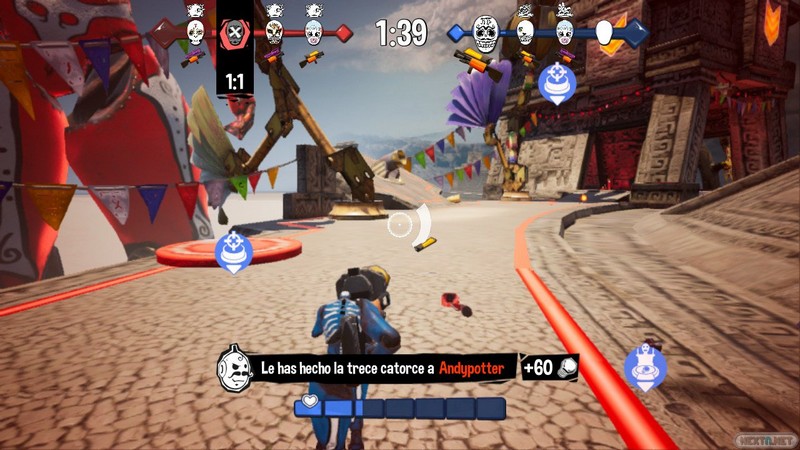
Task: Click the large blue team skull portrait
Action: pyautogui.click(x=485, y=33)
